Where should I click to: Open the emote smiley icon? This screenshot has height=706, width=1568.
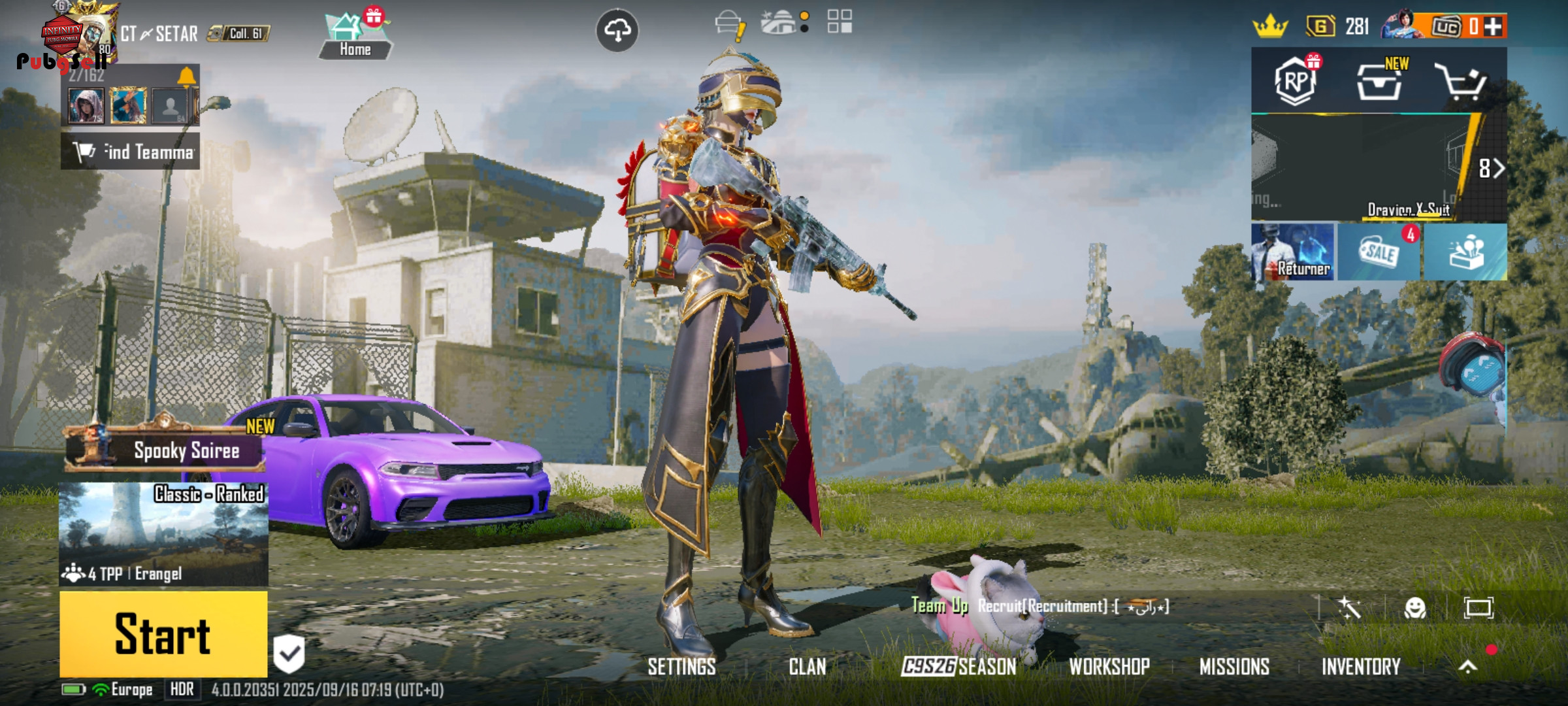1414,608
